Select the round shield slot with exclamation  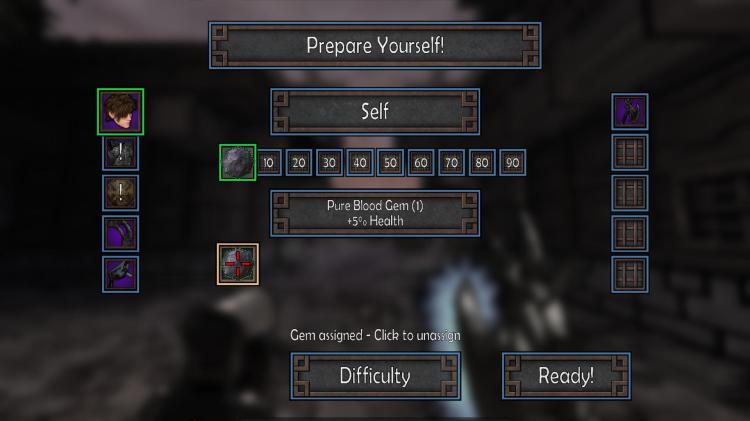click(x=121, y=193)
